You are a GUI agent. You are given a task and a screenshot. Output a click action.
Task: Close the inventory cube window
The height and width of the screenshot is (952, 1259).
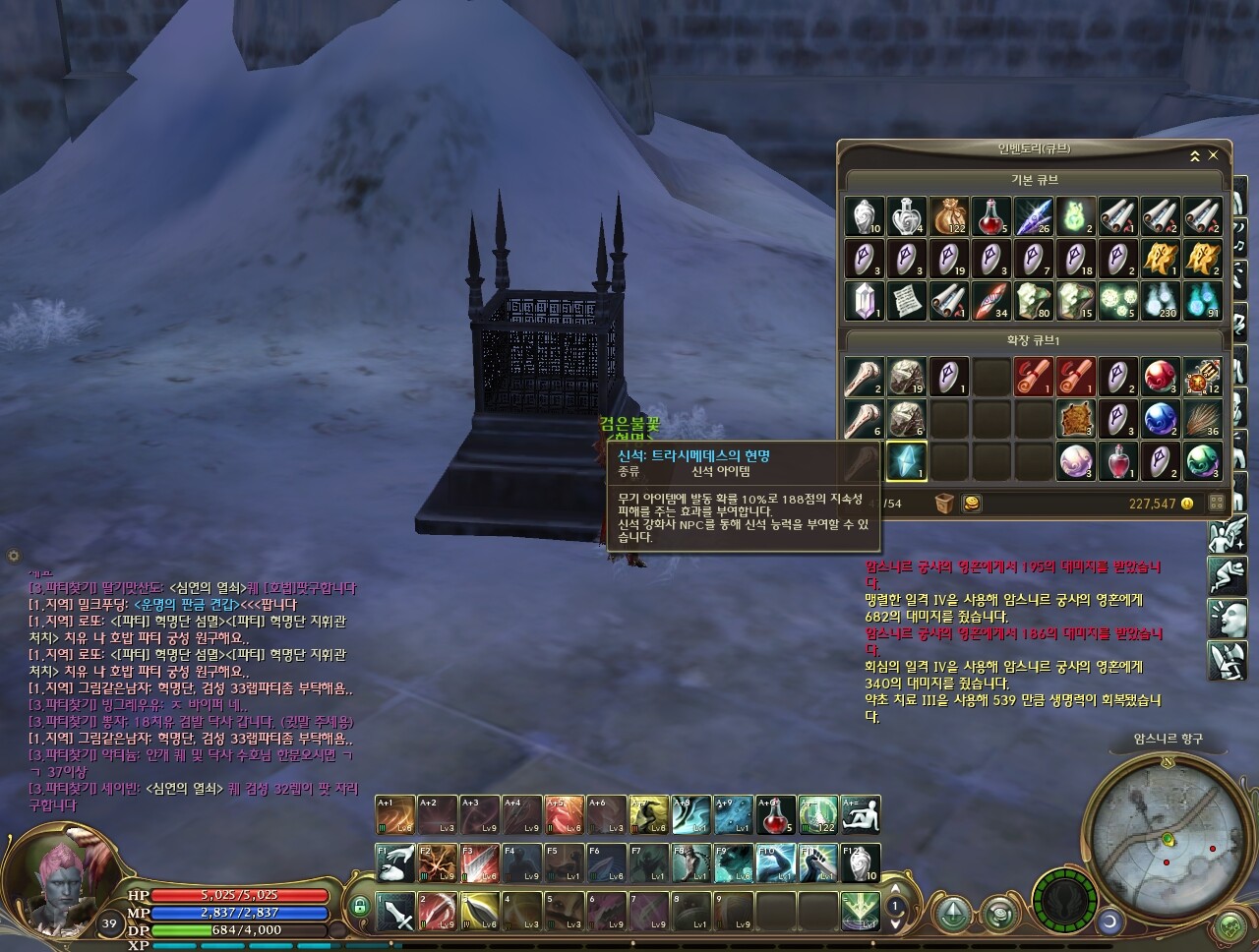pyautogui.click(x=1214, y=155)
